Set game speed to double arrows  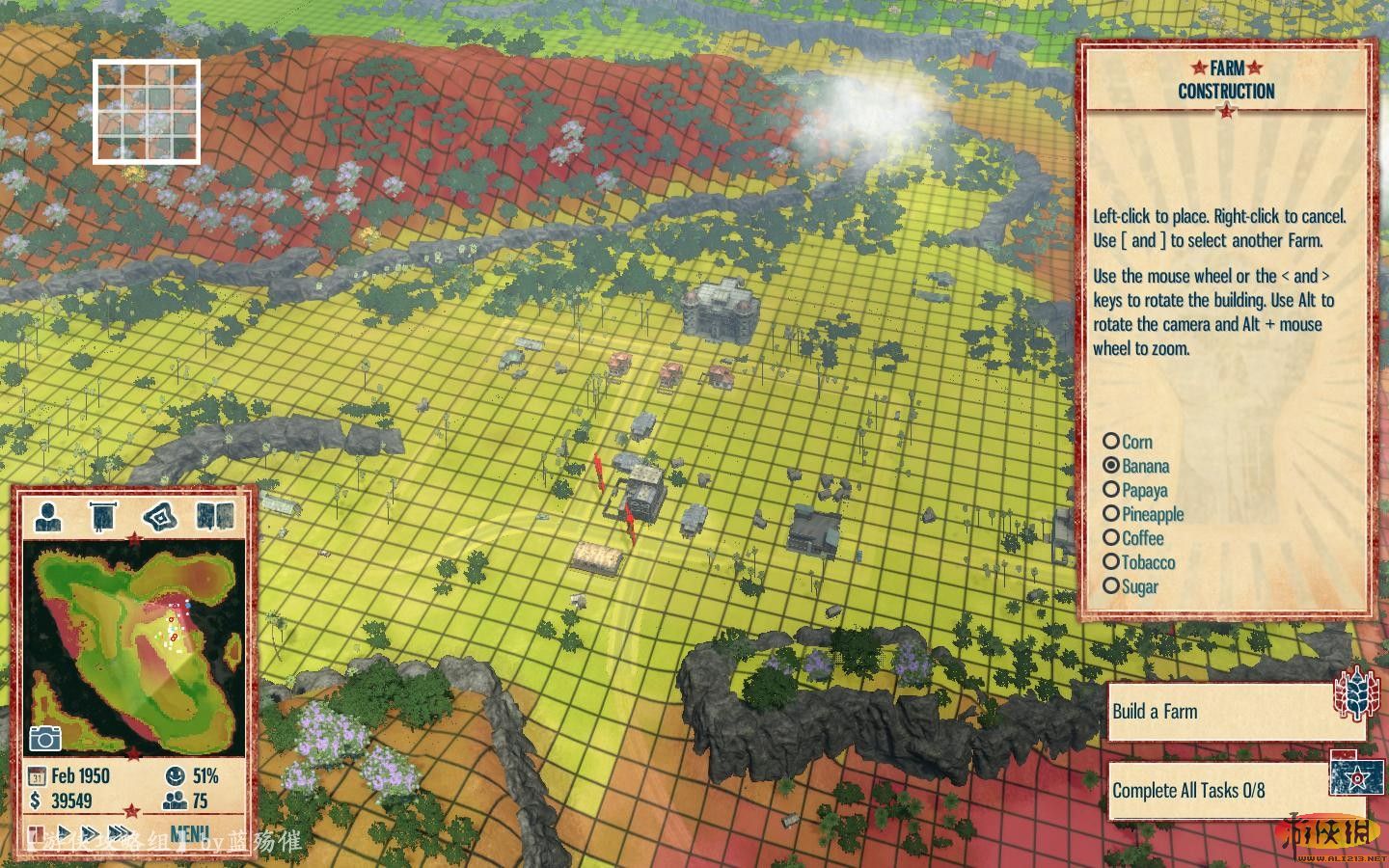[x=91, y=833]
